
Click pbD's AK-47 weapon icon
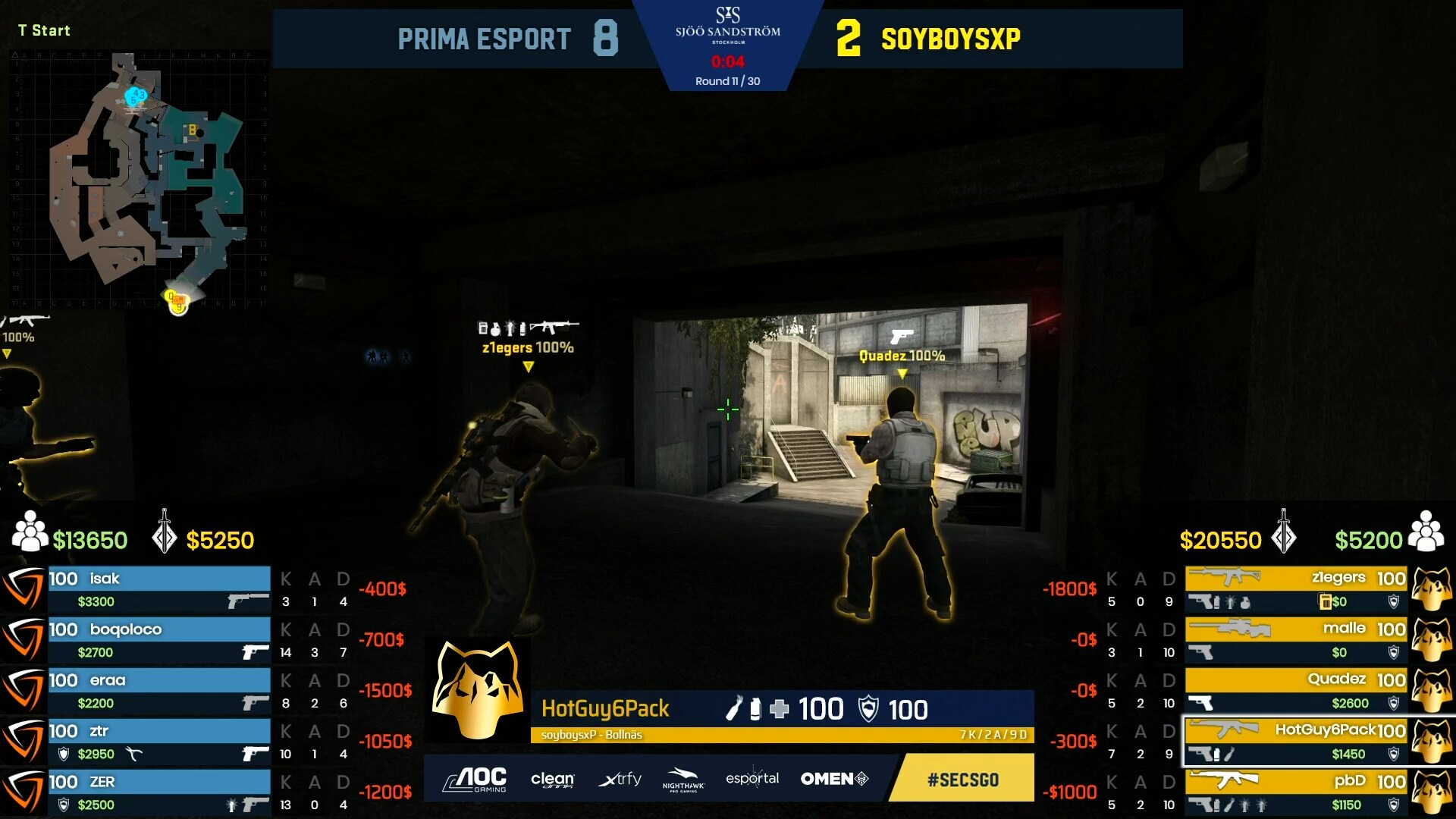(1225, 780)
